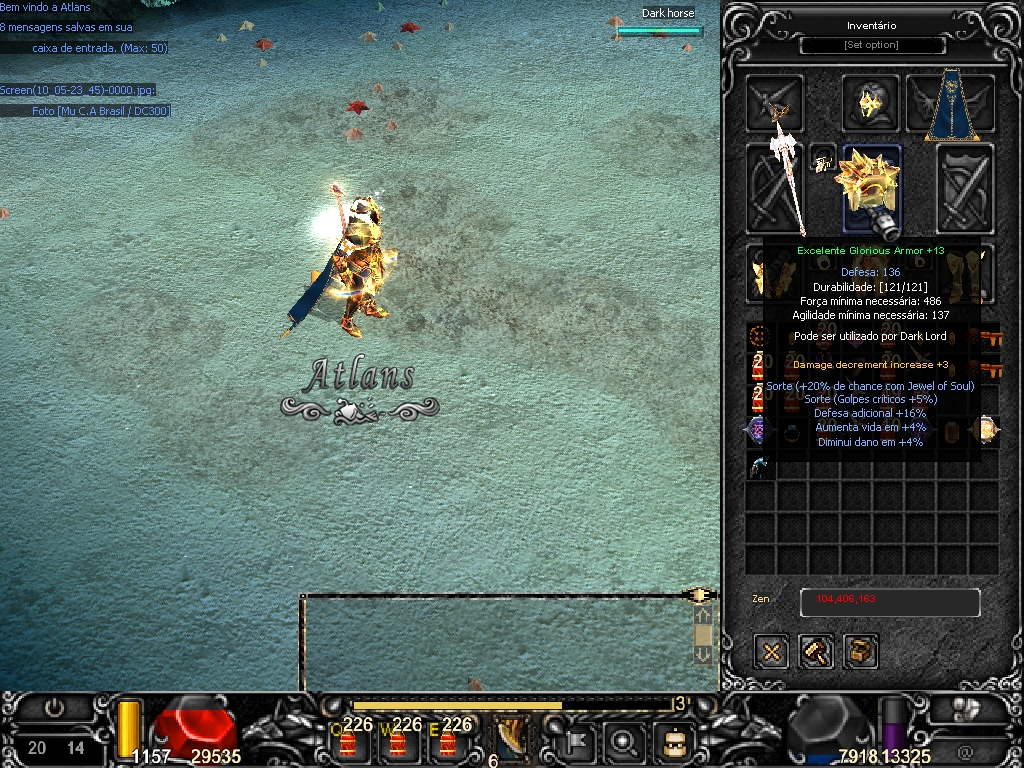Click the Zen amount field
The width and height of the screenshot is (1024, 768).
(889, 602)
